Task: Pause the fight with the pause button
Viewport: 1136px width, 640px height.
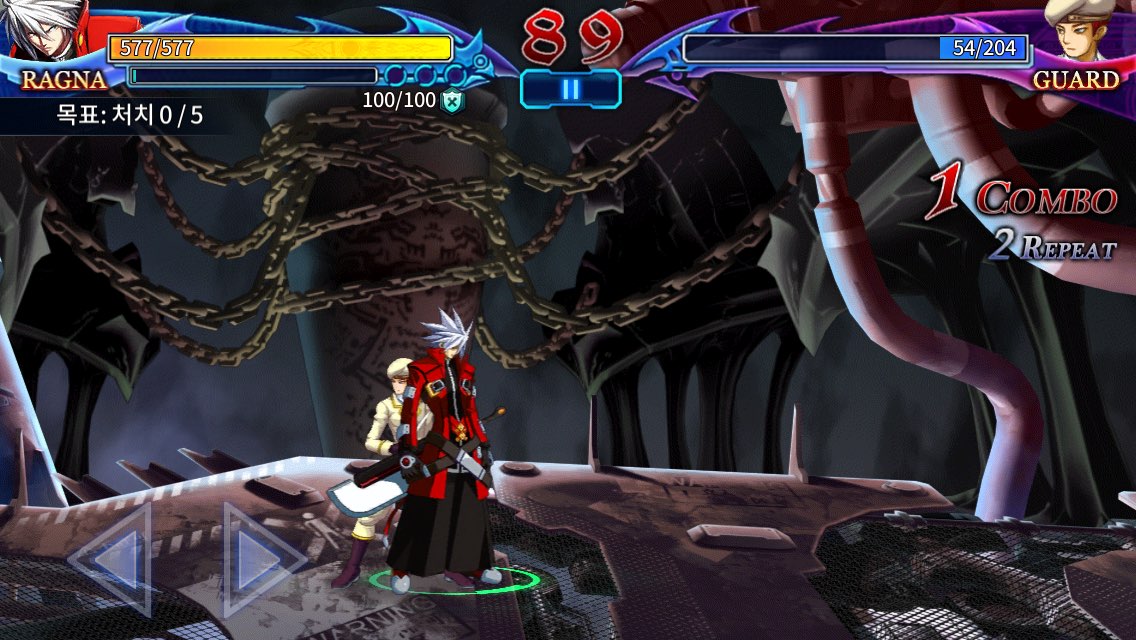Action: tap(570, 89)
